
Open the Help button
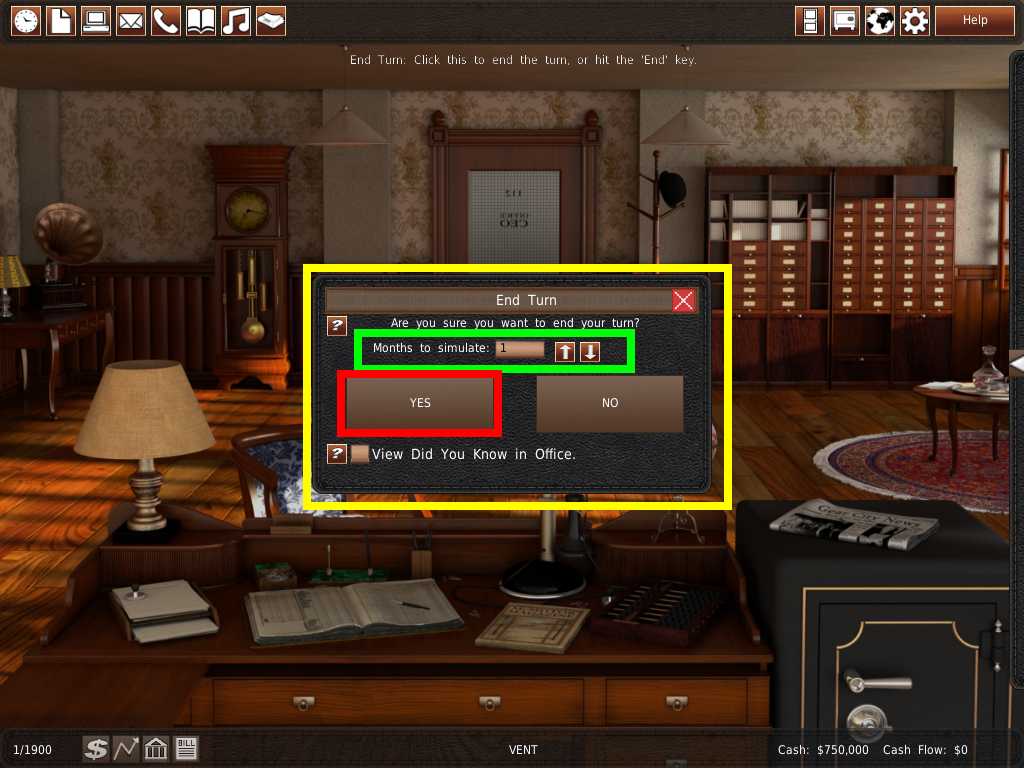point(974,20)
